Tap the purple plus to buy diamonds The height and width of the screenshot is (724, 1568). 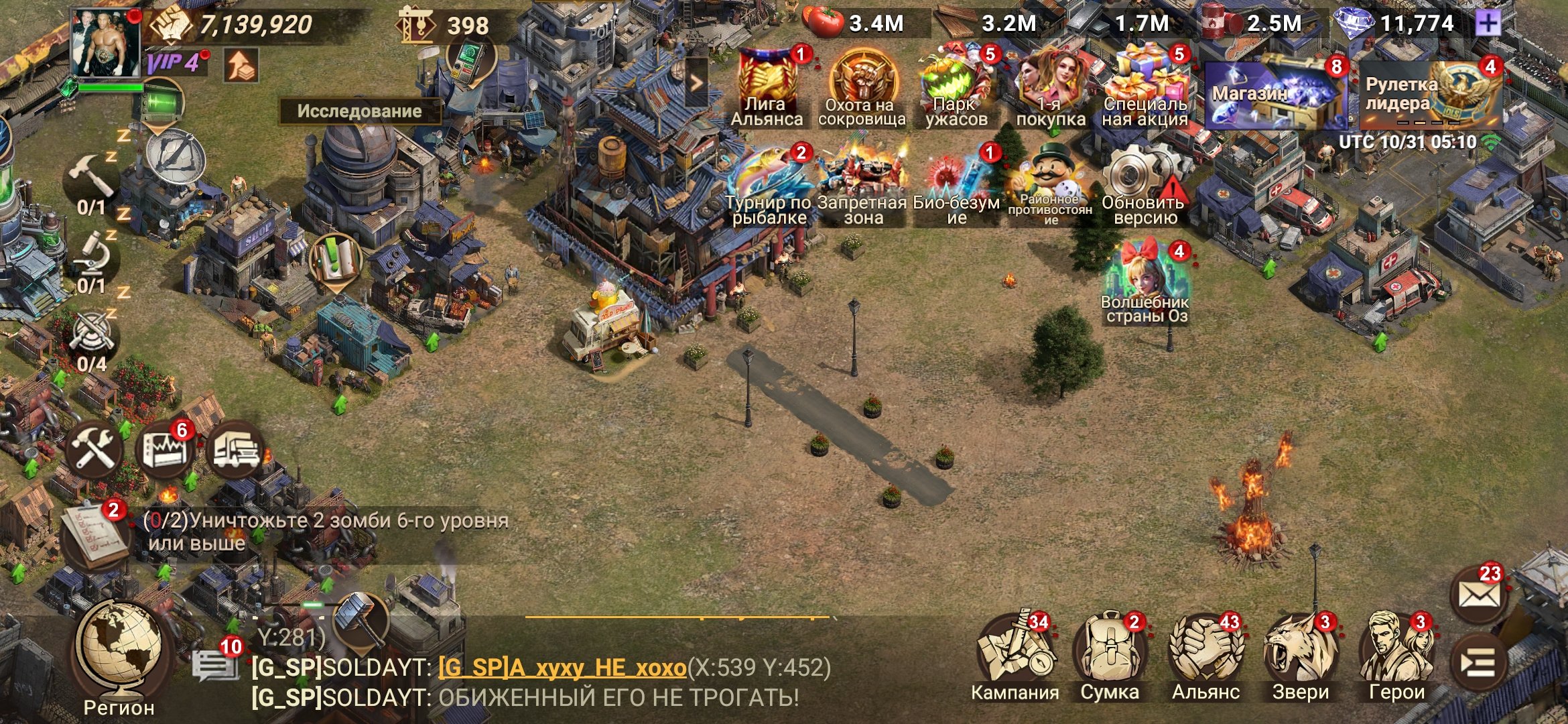point(1488,24)
